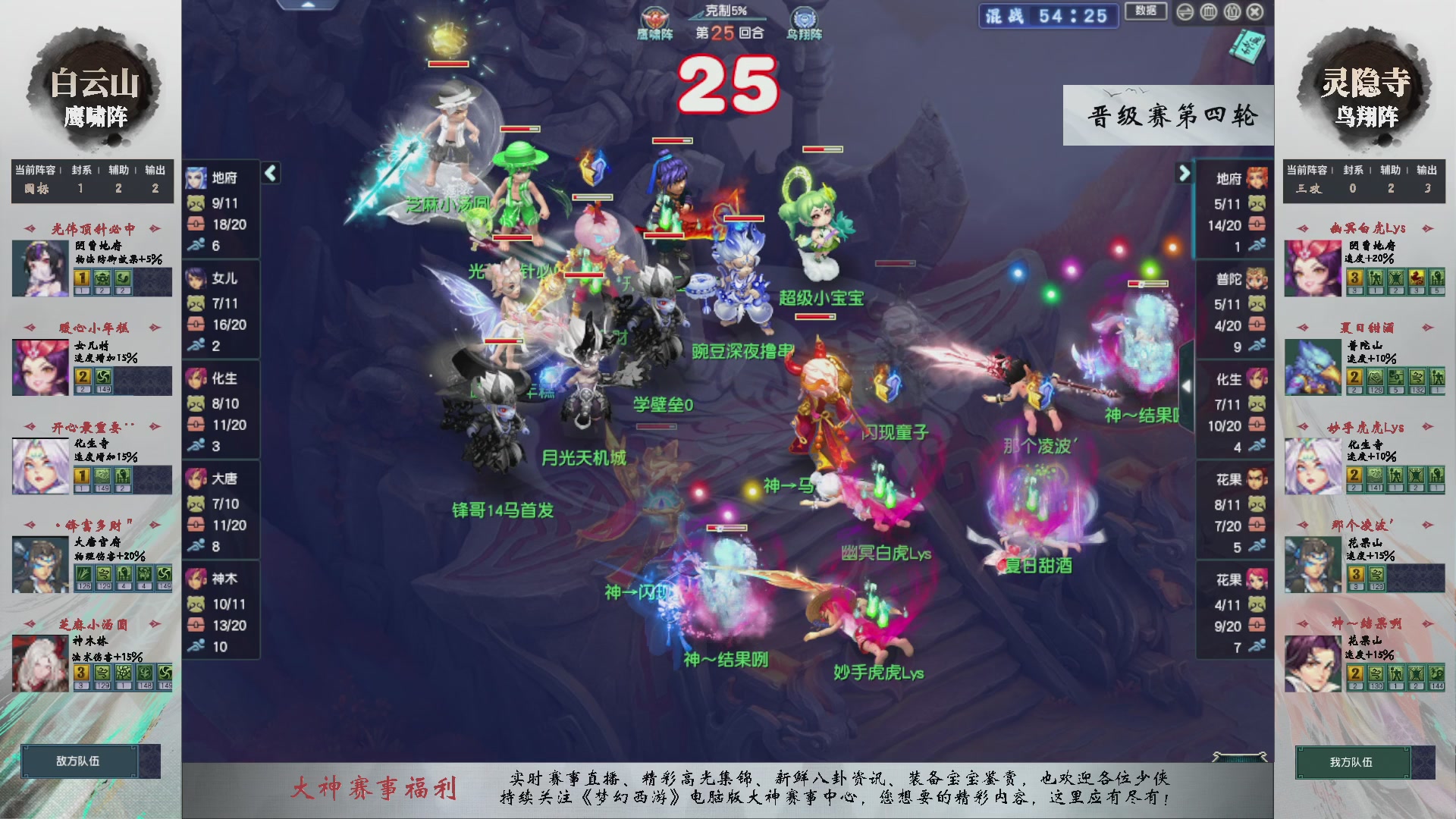Click the 鸟翔阵 formation emblem at top center
This screenshot has height=819, width=1456.
[x=803, y=17]
